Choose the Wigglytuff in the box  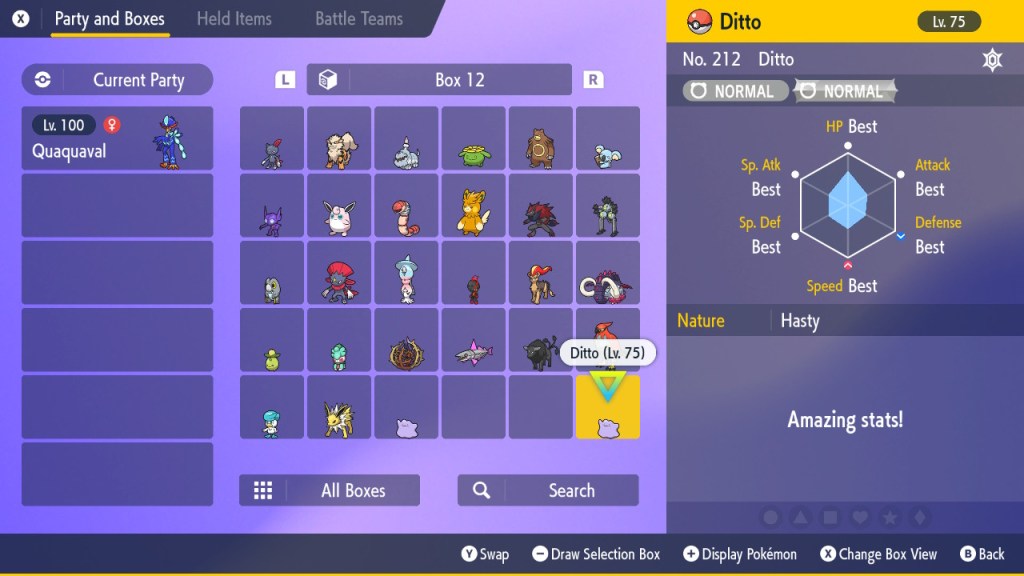pos(339,206)
